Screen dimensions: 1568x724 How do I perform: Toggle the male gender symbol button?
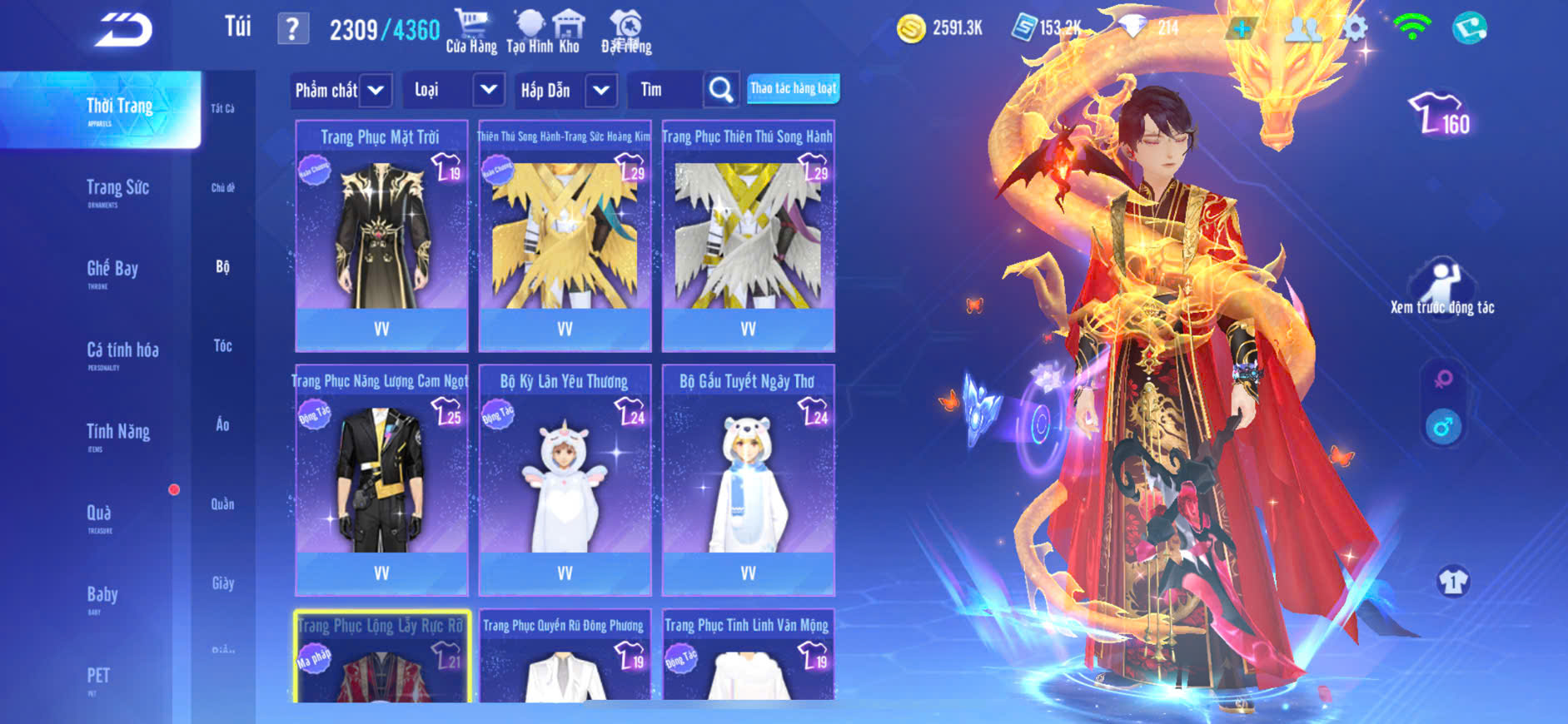tap(1443, 428)
